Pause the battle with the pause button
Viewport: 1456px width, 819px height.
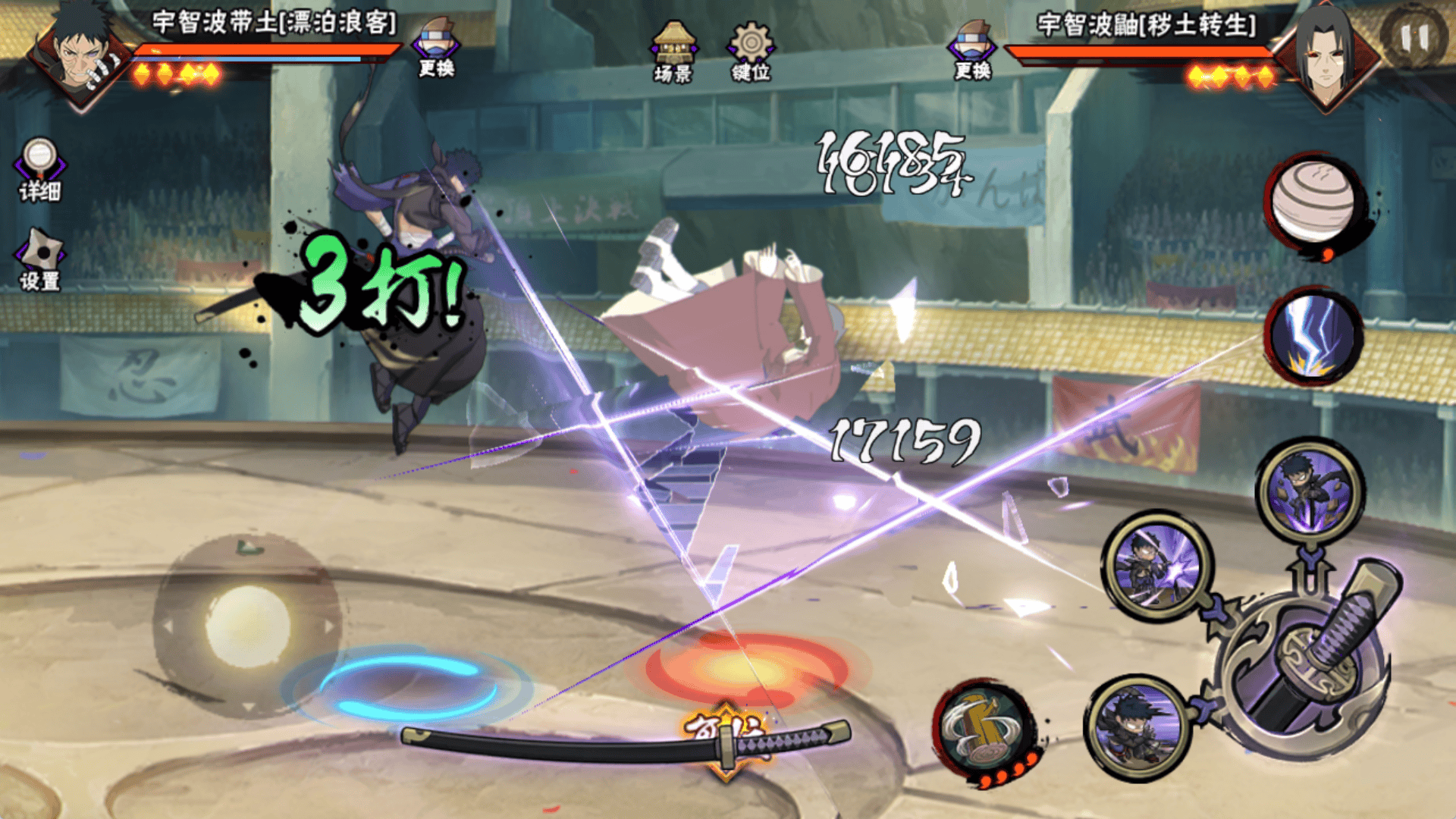point(1414,36)
